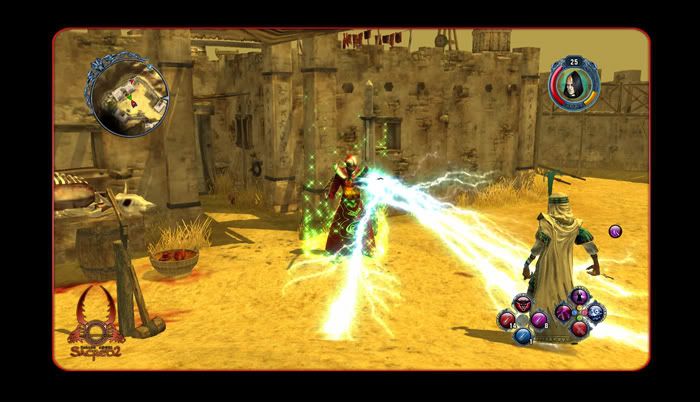Activate the blue-white swirl spell icon

(596, 312)
